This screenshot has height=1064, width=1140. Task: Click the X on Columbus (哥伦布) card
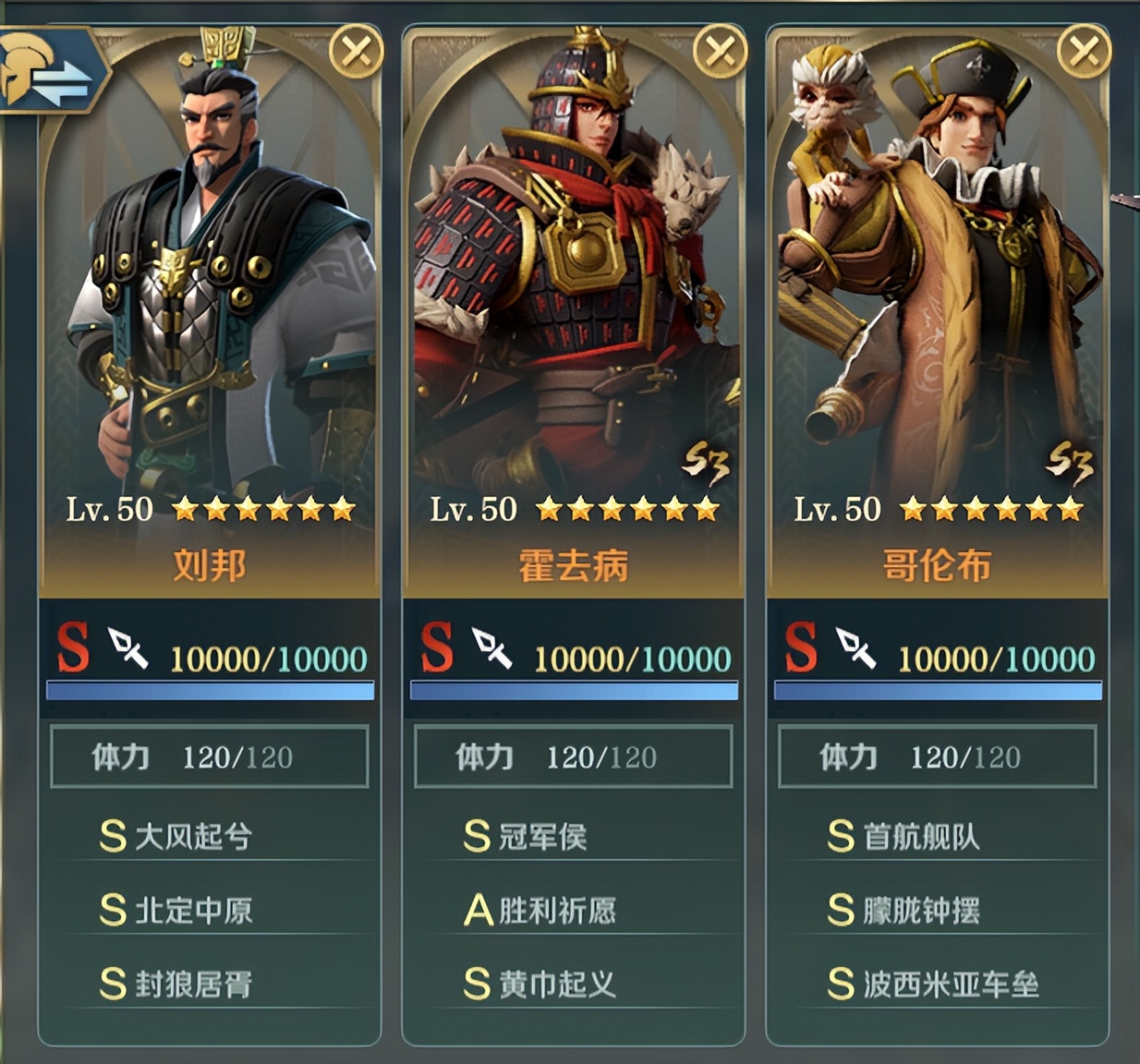[x=1084, y=53]
